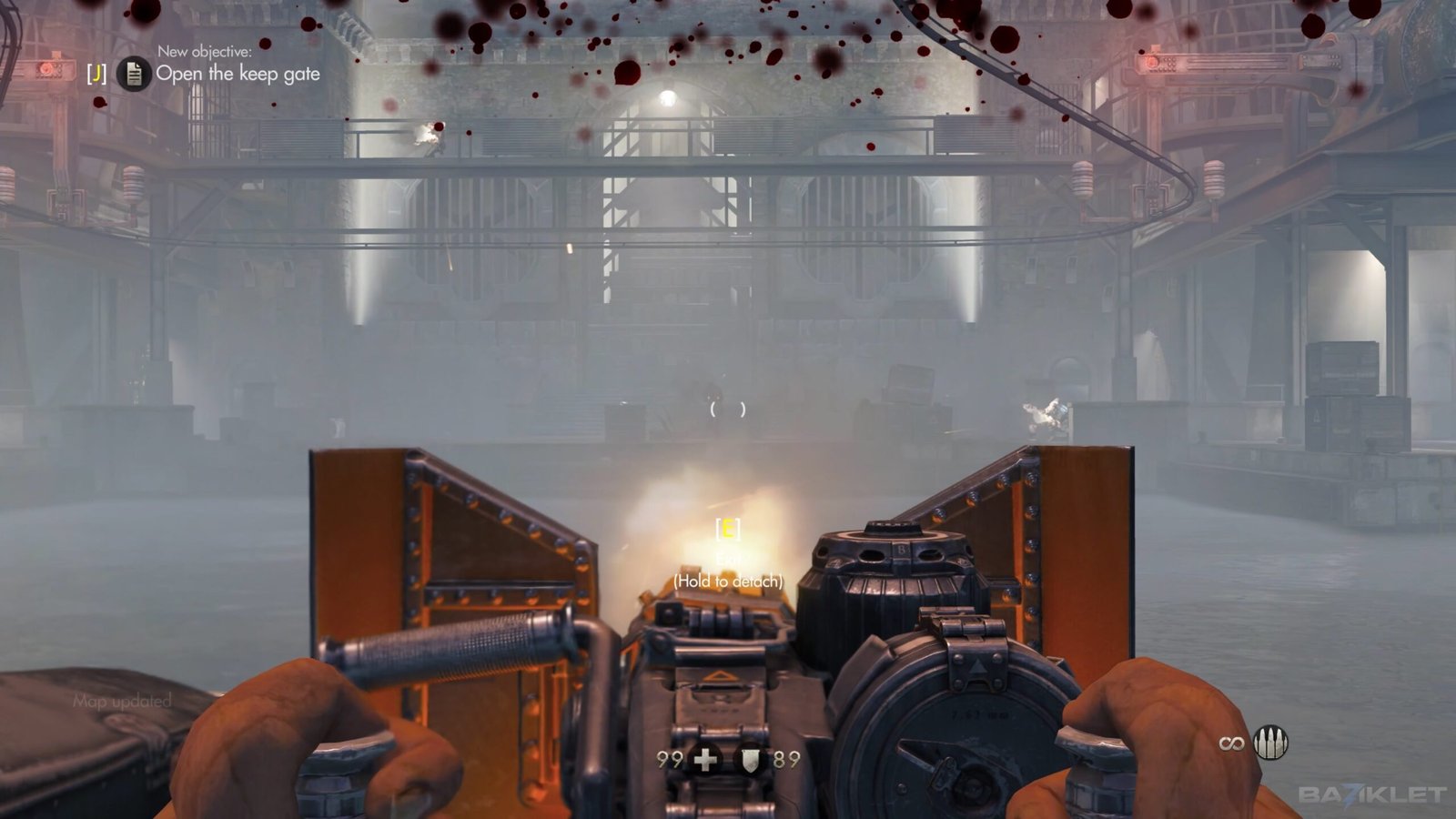The height and width of the screenshot is (819, 1456).
Task: Click the bullets ammo type icon
Action: click(1270, 743)
